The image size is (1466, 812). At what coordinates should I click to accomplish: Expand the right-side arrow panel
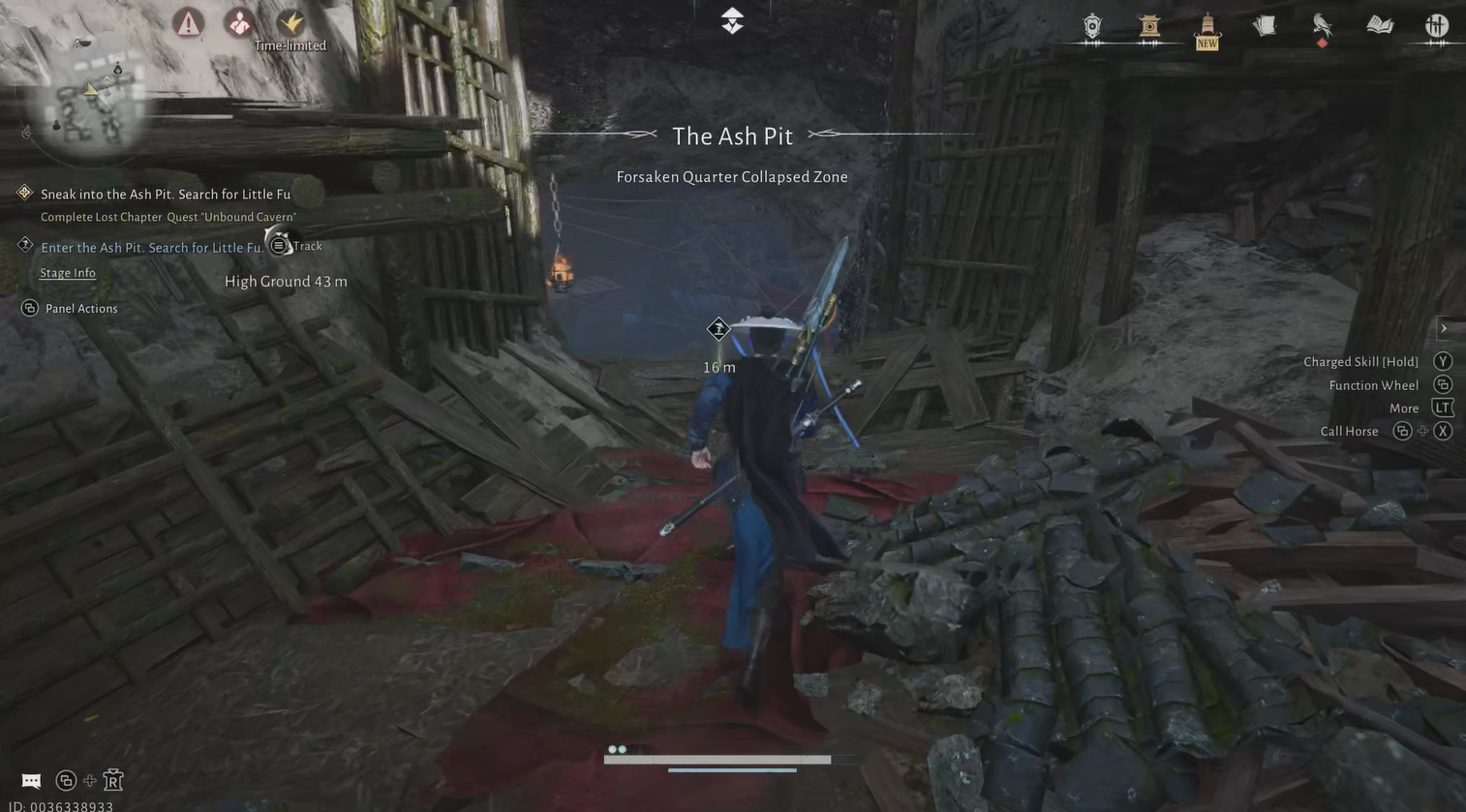pyautogui.click(x=1444, y=328)
